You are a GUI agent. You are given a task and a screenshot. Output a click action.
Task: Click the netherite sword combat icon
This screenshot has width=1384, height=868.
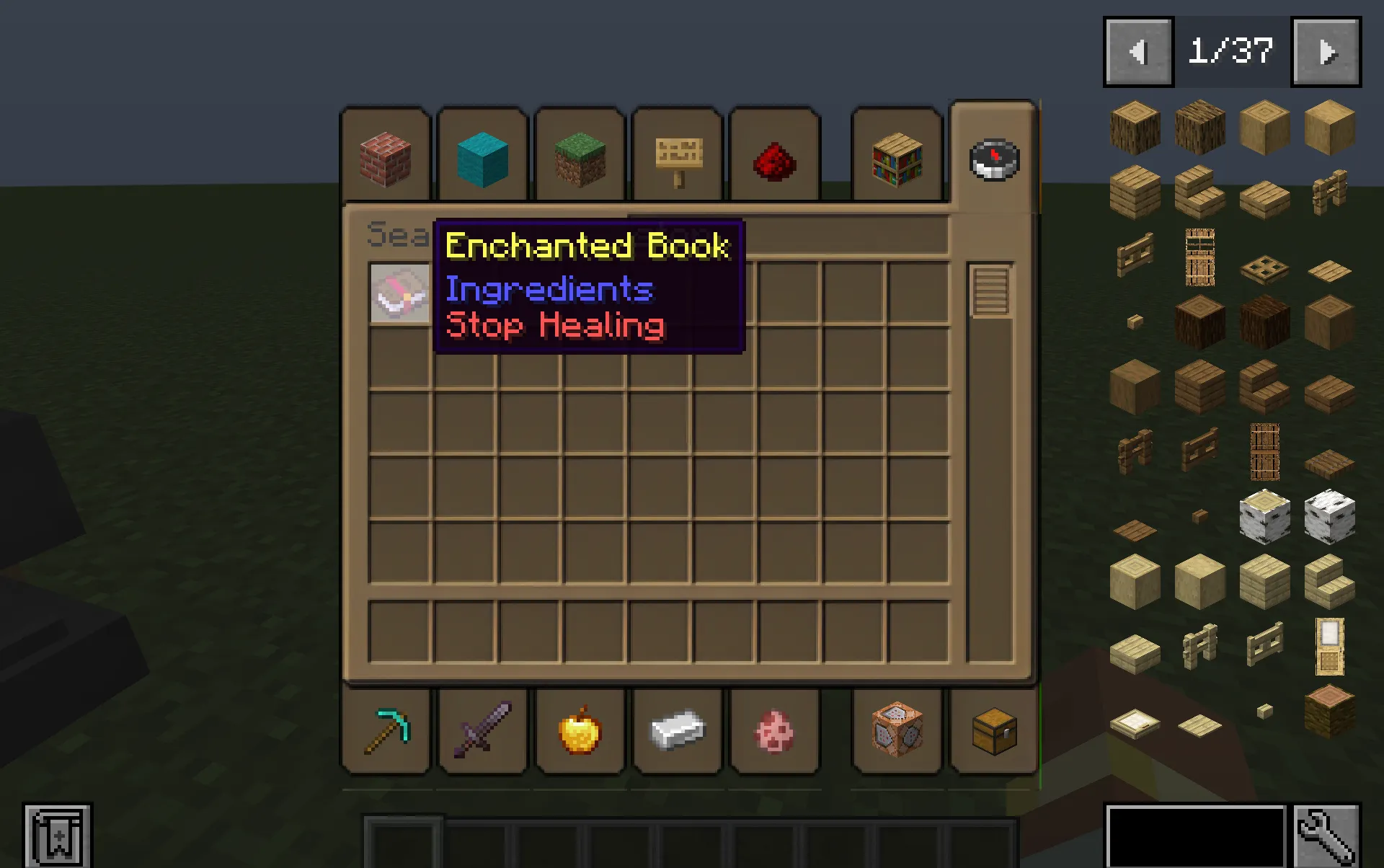[482, 730]
